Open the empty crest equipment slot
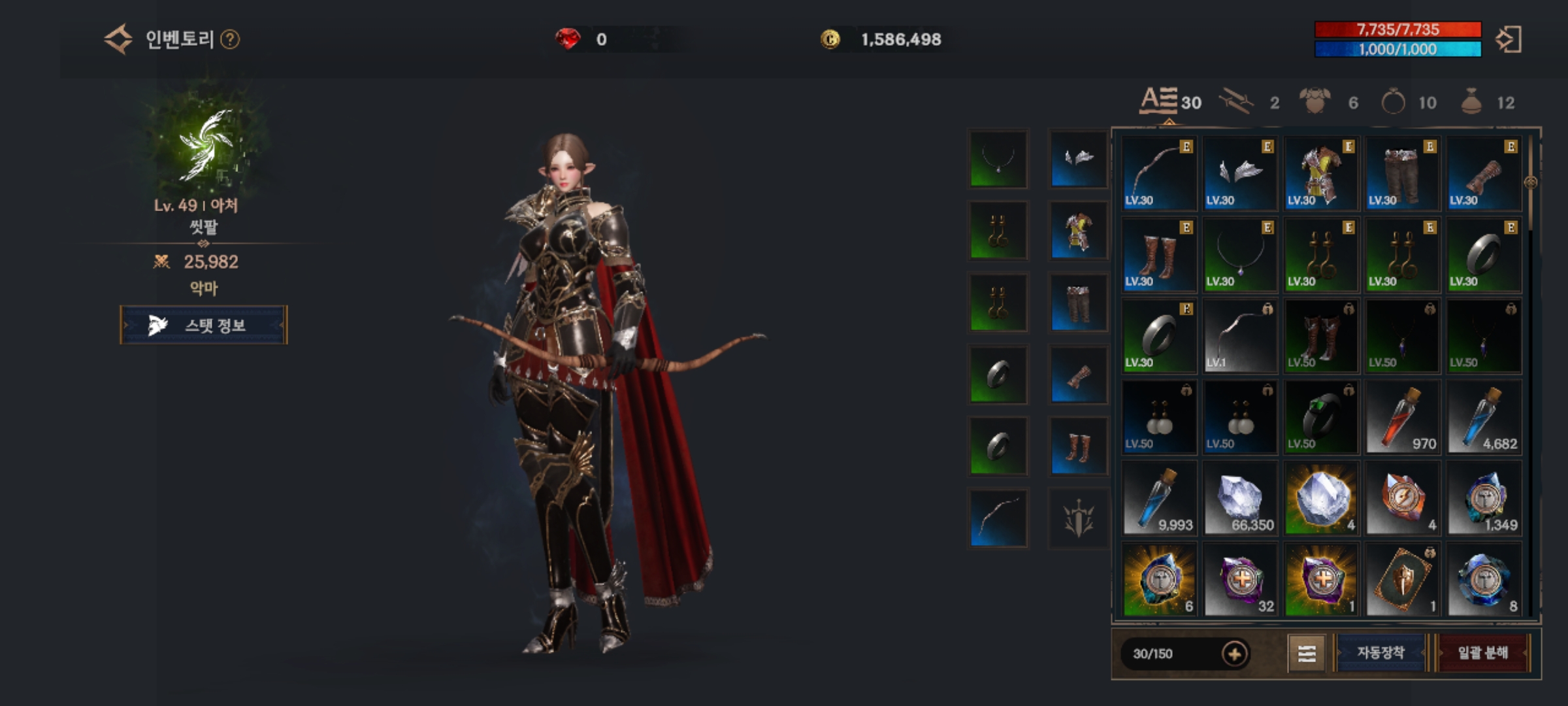The height and width of the screenshot is (706, 1568). [x=1079, y=518]
